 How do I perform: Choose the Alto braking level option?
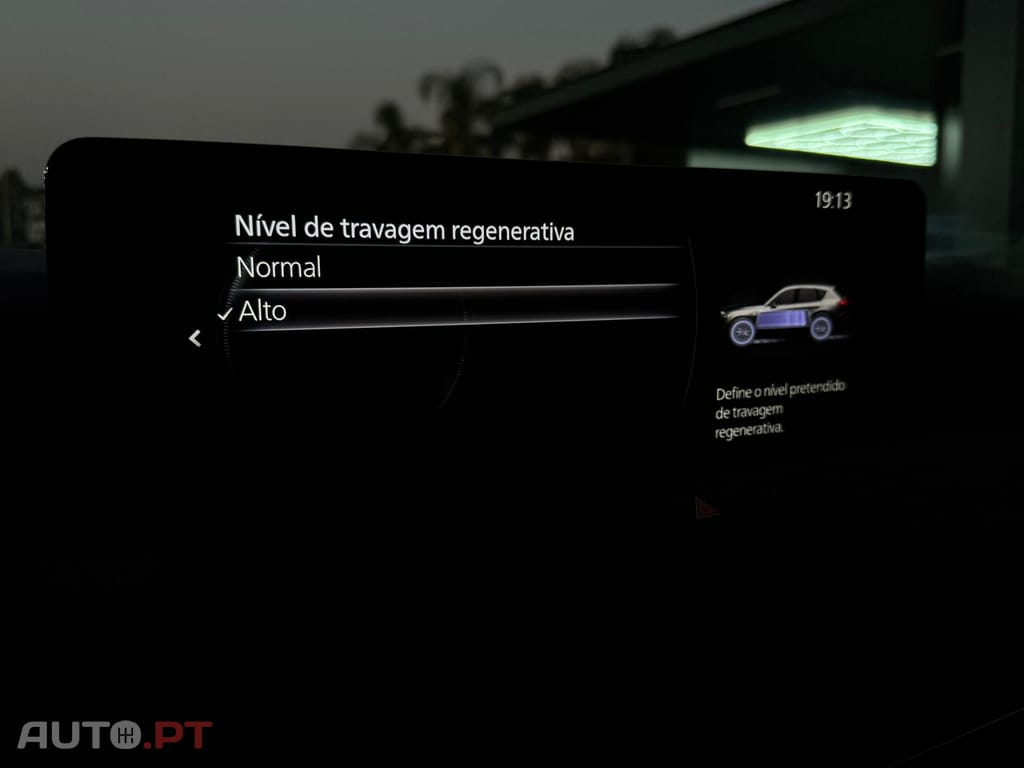[263, 311]
